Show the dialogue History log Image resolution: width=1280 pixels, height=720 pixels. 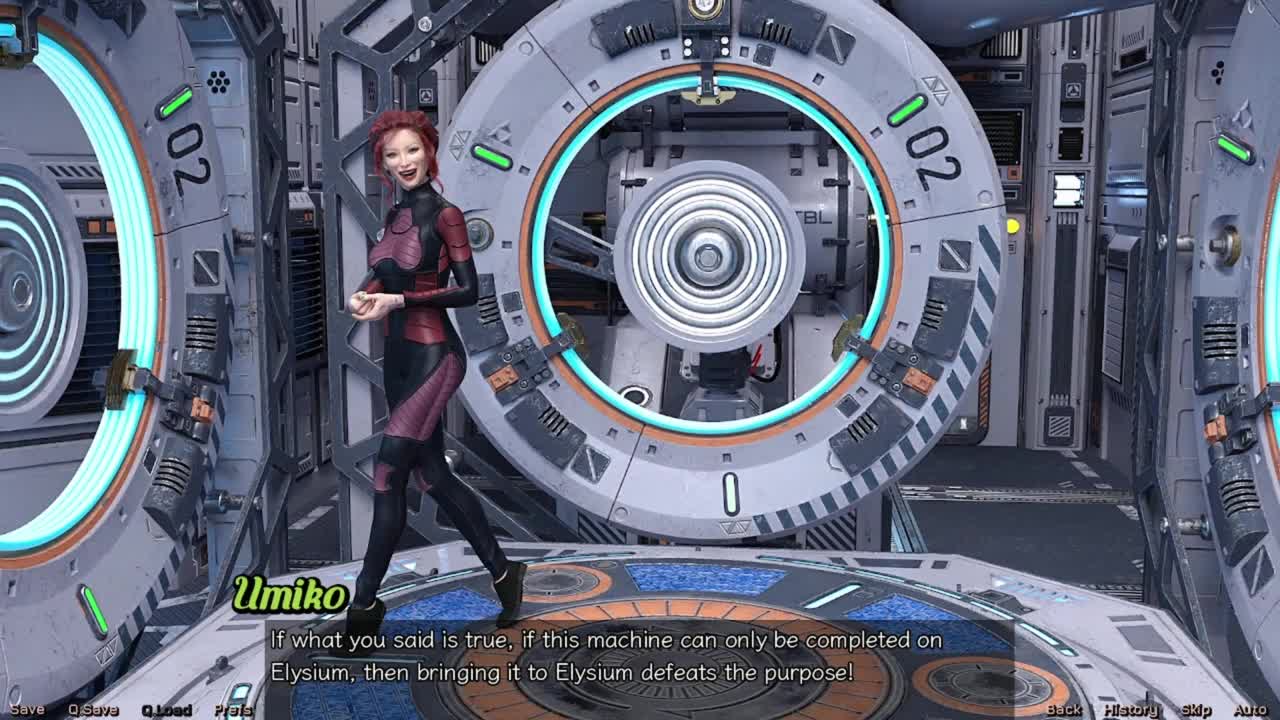click(1131, 710)
